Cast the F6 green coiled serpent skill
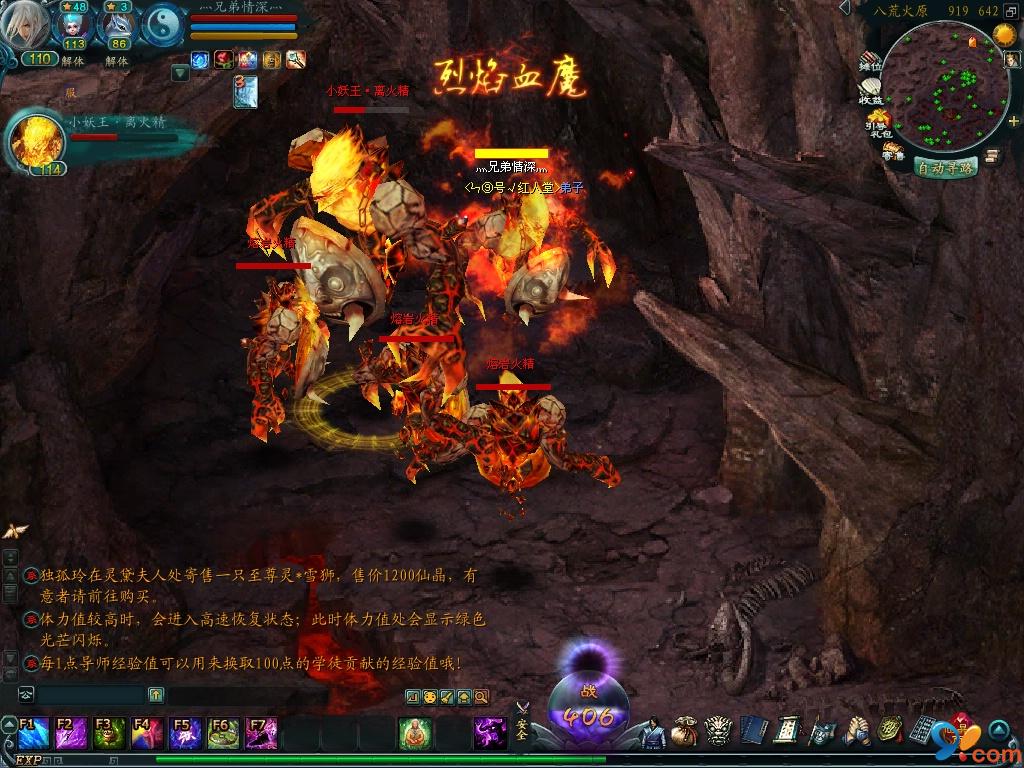This screenshot has height=768, width=1024. tap(223, 734)
